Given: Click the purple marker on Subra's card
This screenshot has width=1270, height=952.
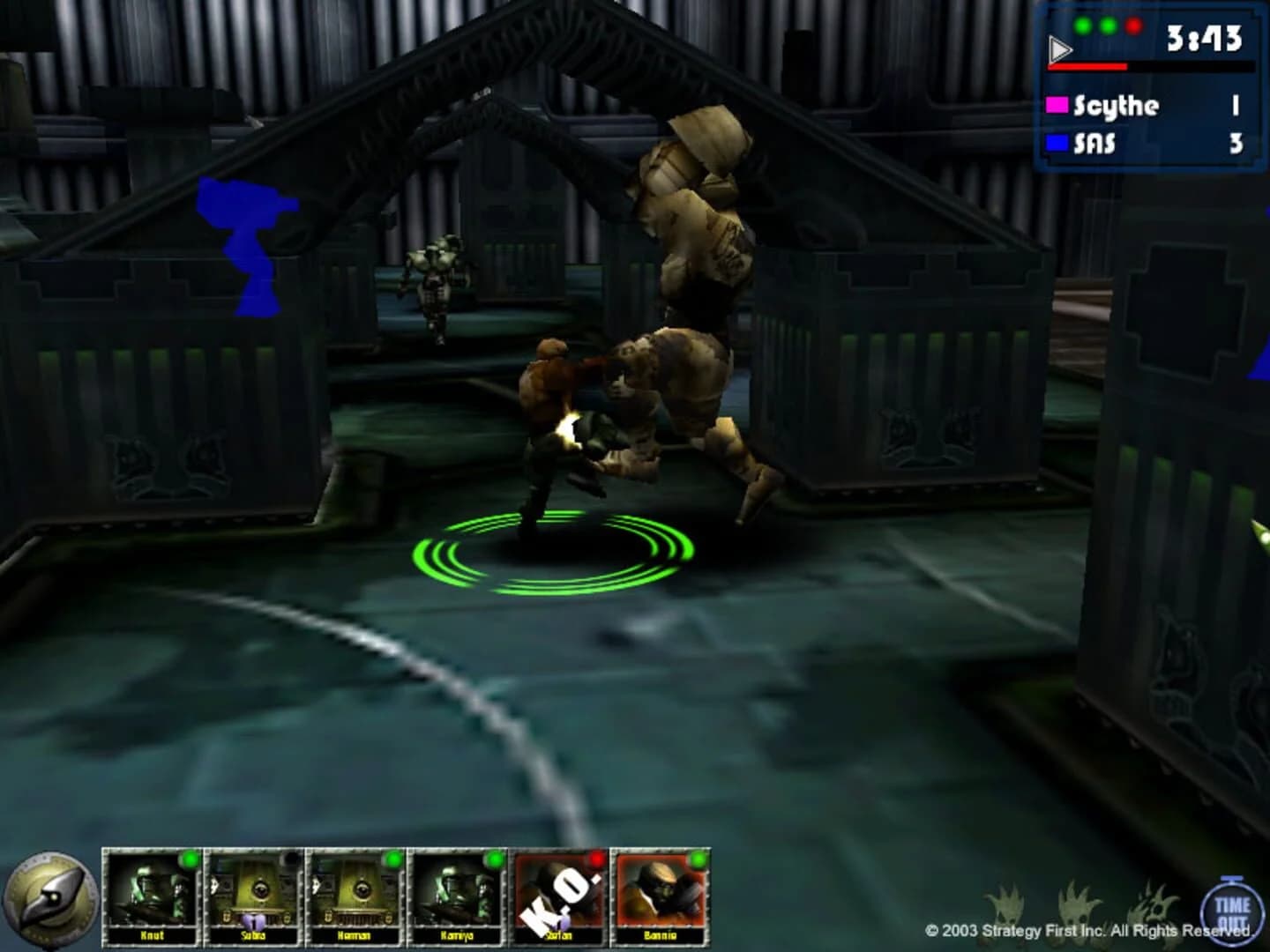Looking at the screenshot, I should 255,922.
